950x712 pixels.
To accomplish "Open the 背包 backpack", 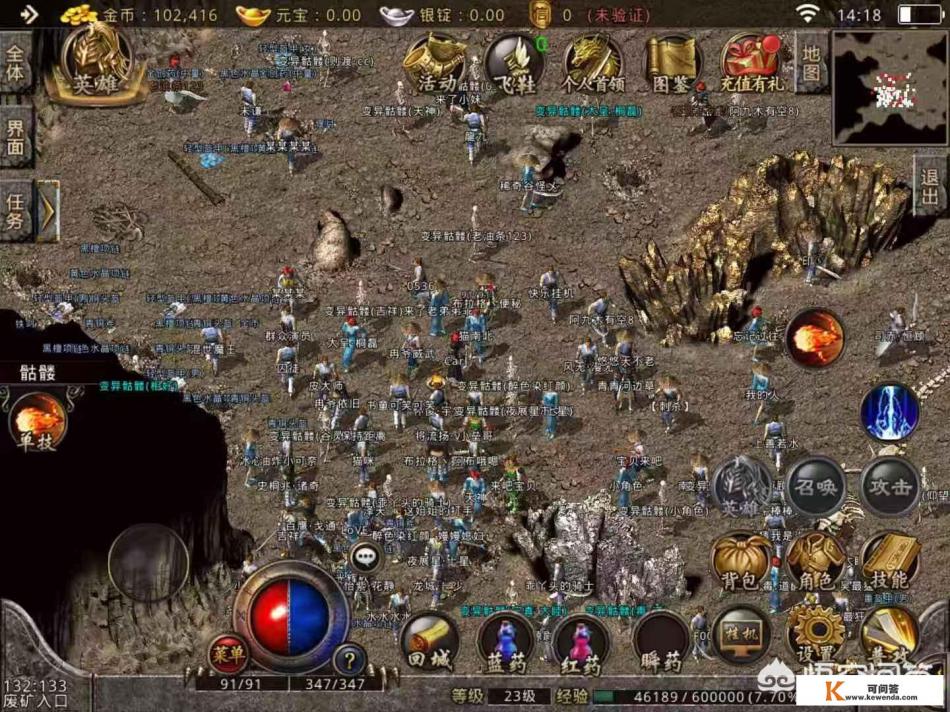I will (739, 563).
